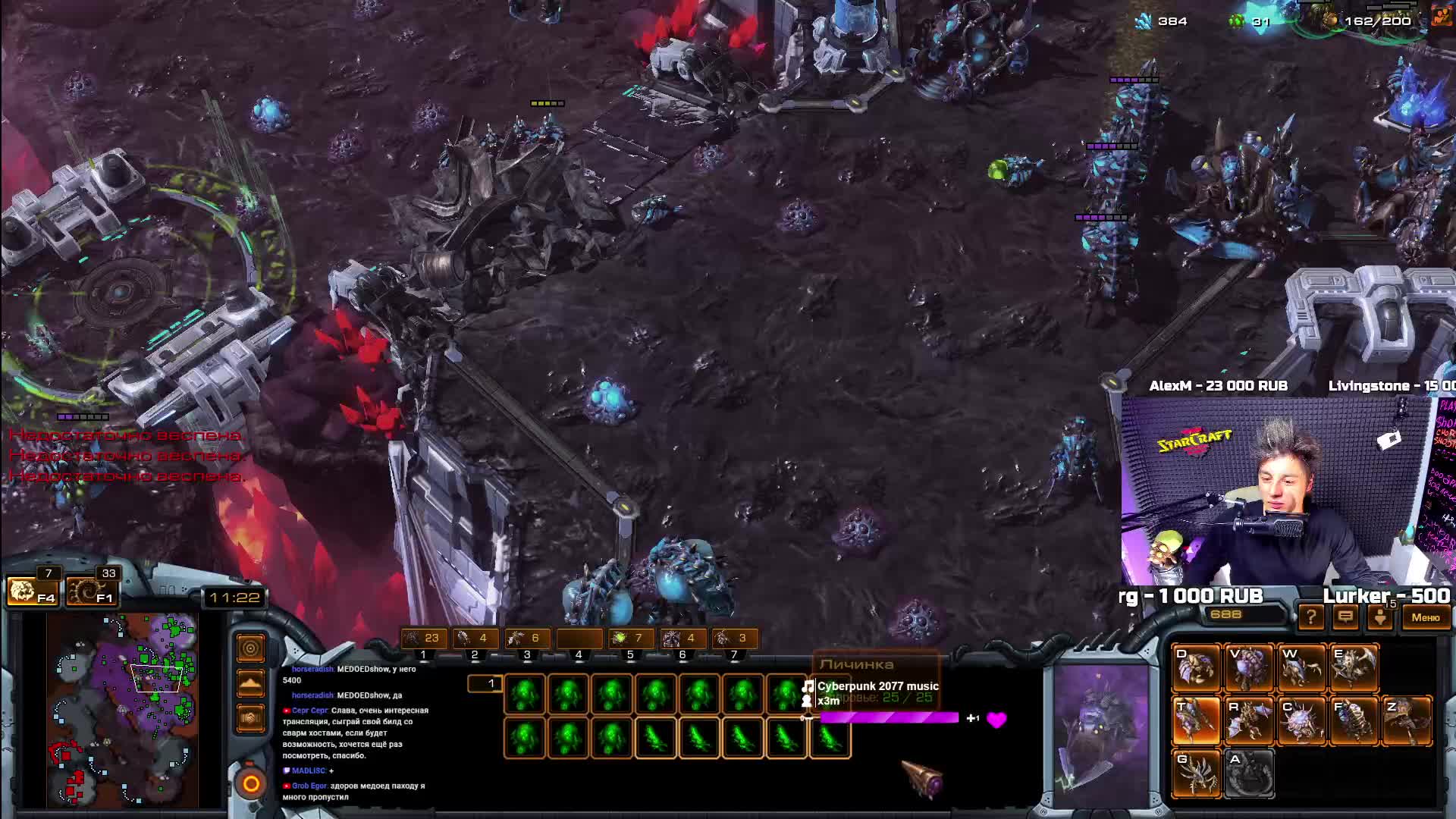1456x819 pixels.
Task: Morph larva into Ultralisk (G)
Action: [x=1196, y=773]
